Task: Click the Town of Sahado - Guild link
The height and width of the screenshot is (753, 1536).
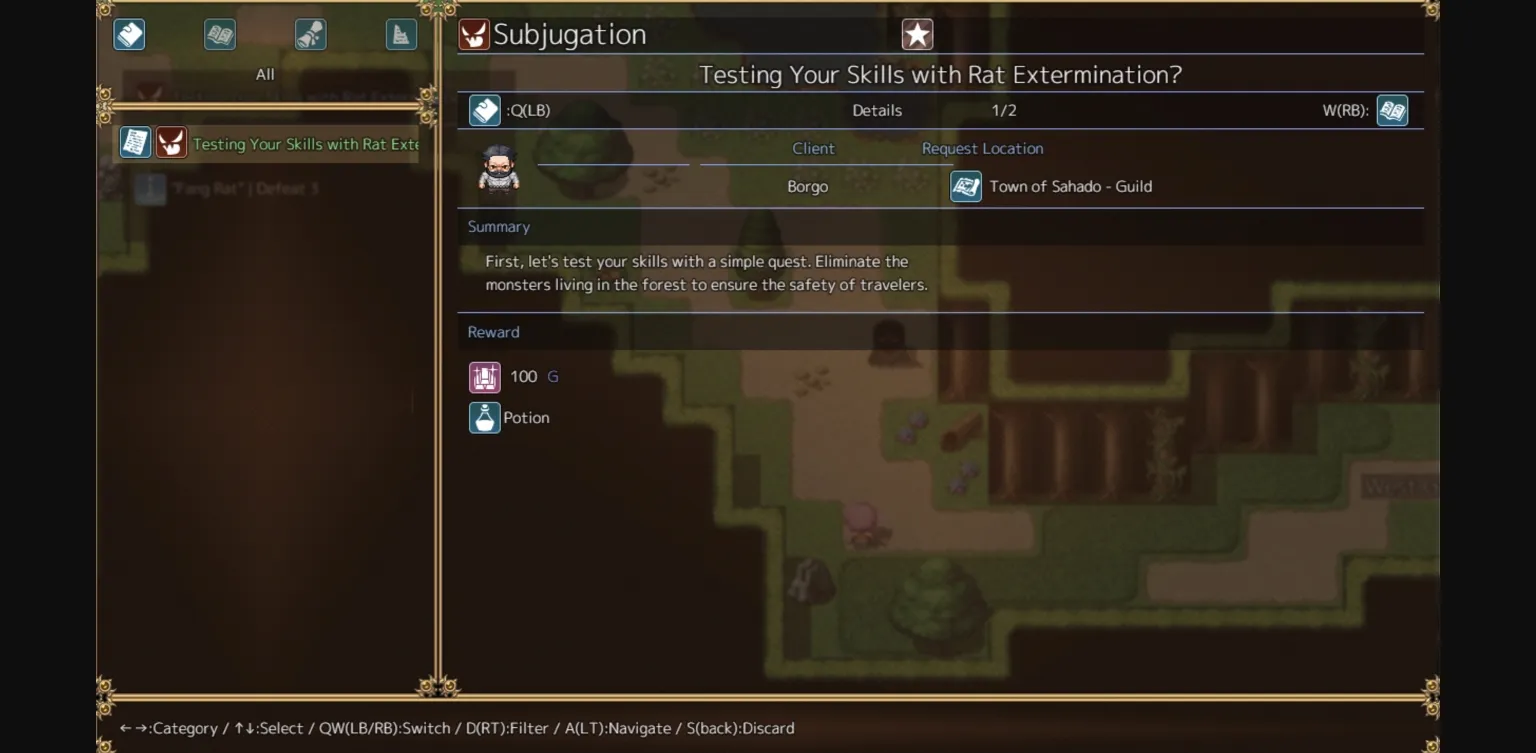Action: [x=1070, y=186]
